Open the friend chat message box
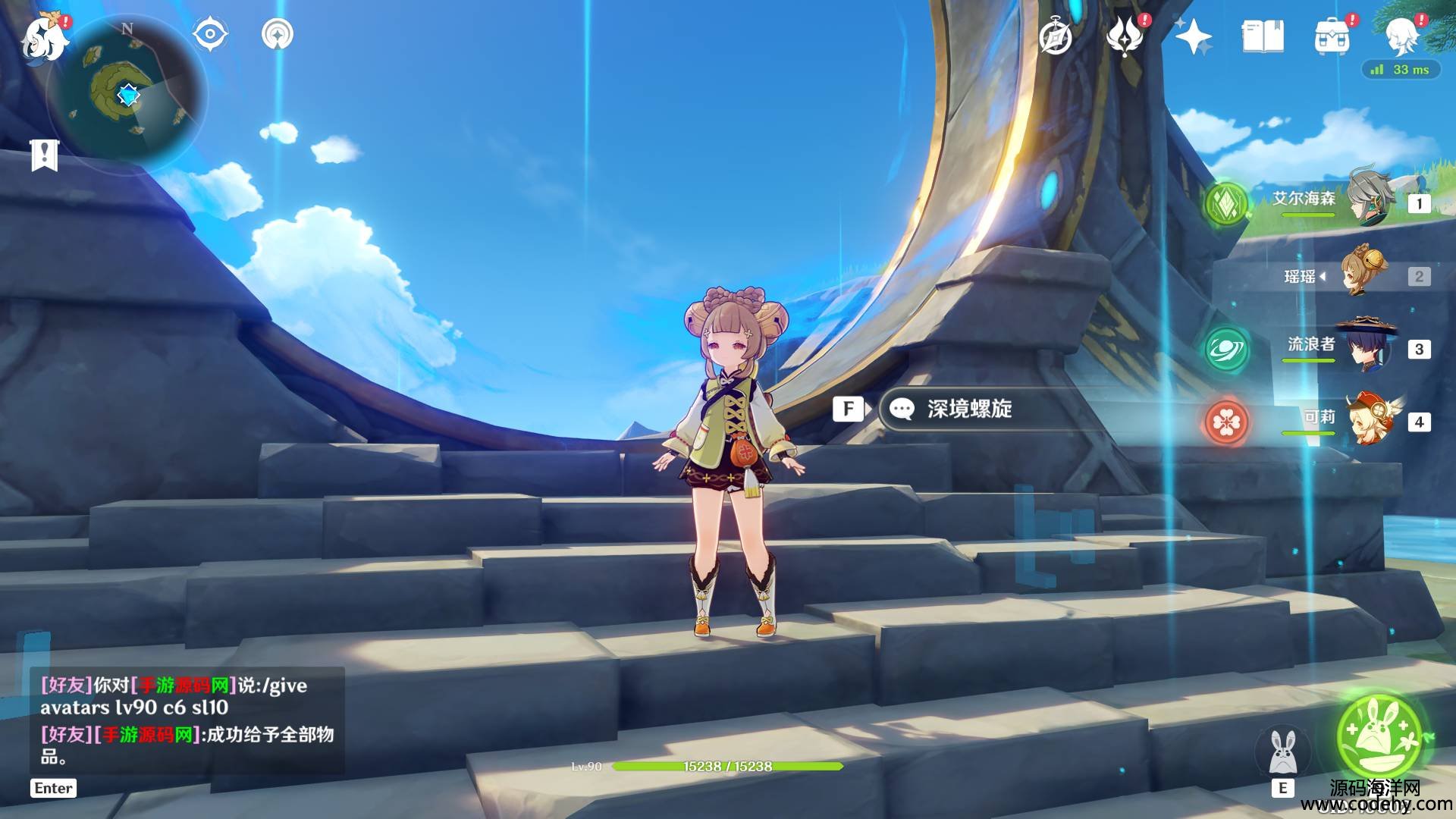 pos(187,720)
